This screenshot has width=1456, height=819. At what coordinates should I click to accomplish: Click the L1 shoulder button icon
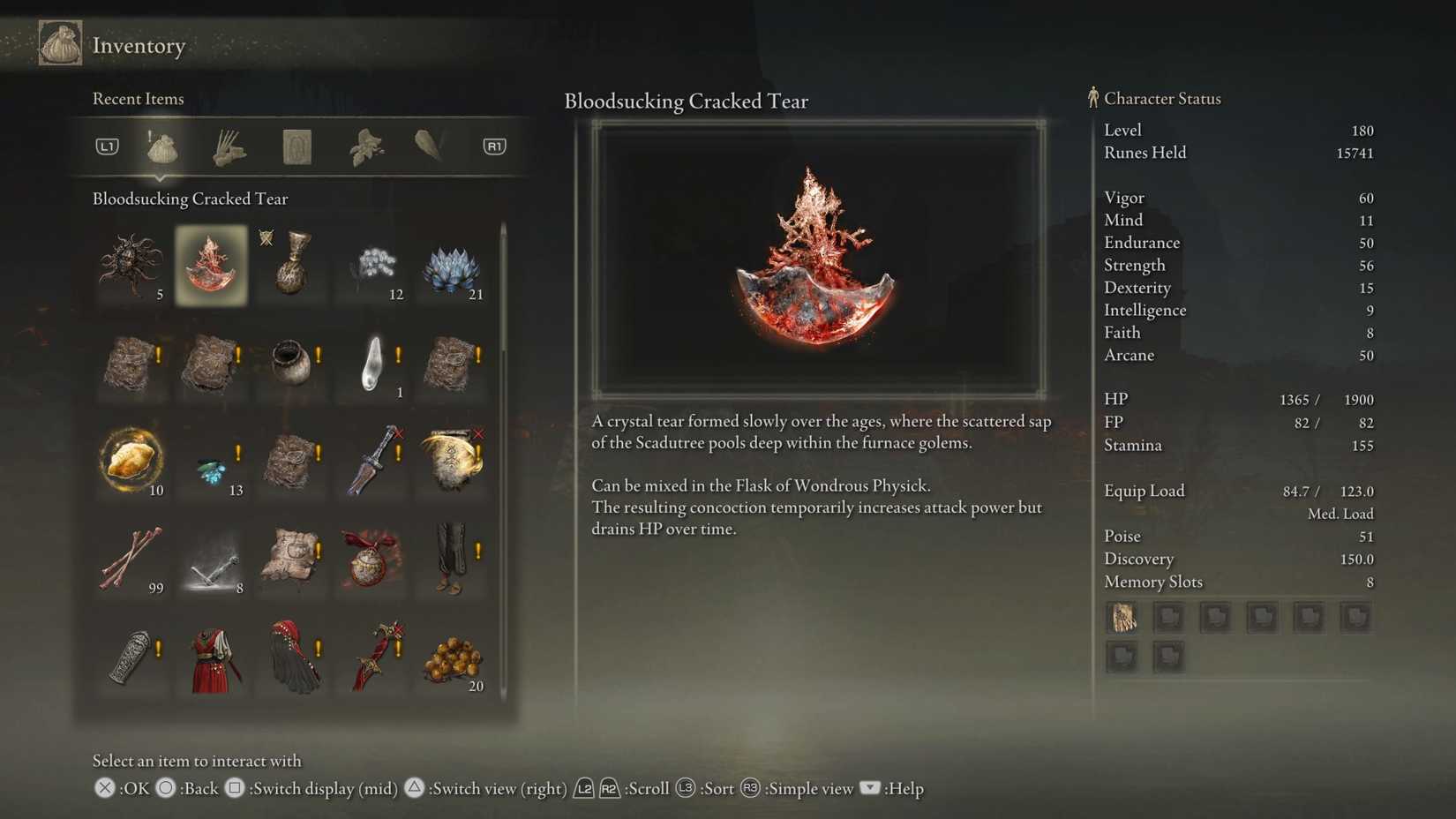pos(106,147)
